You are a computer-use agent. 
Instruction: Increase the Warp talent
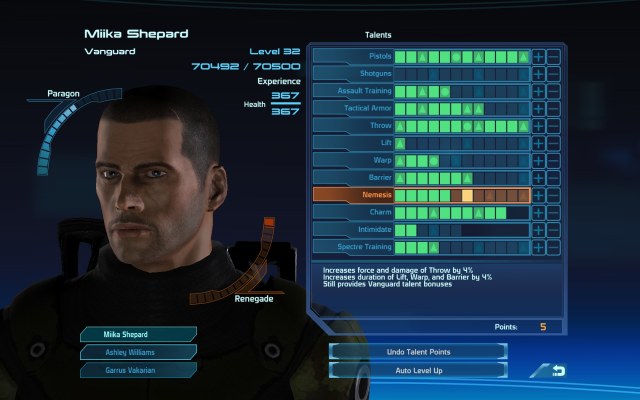pos(538,160)
